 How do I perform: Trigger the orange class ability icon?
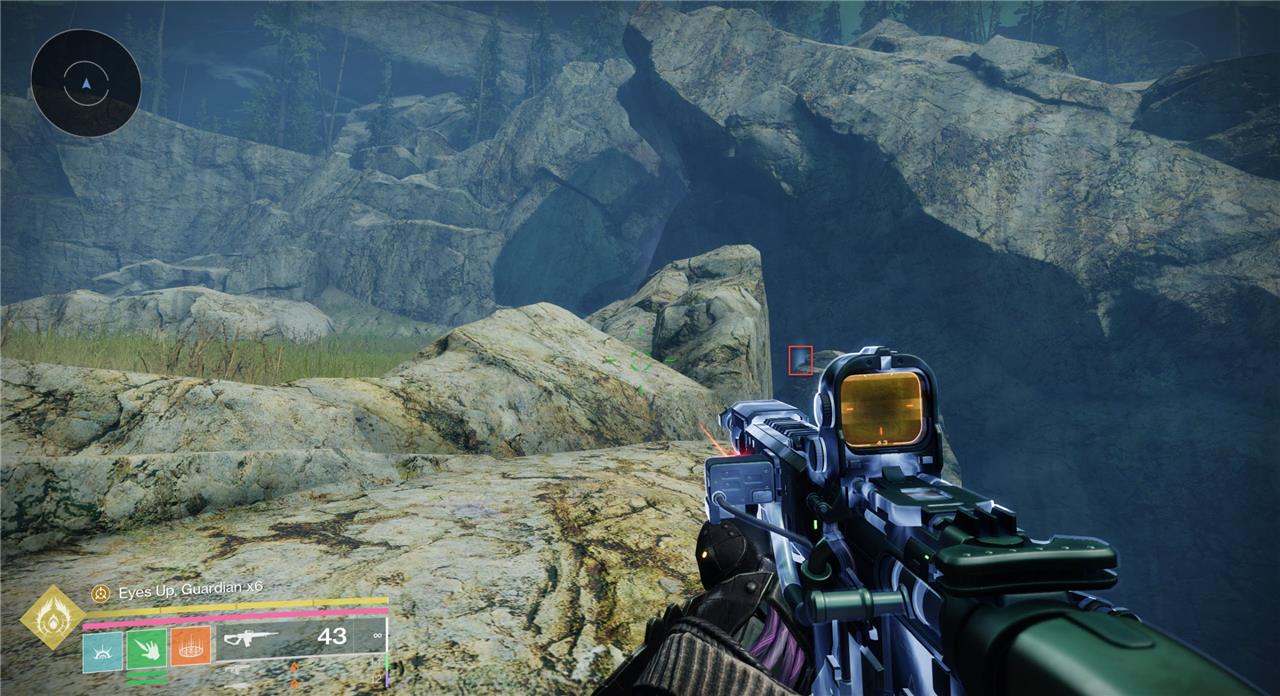click(190, 646)
